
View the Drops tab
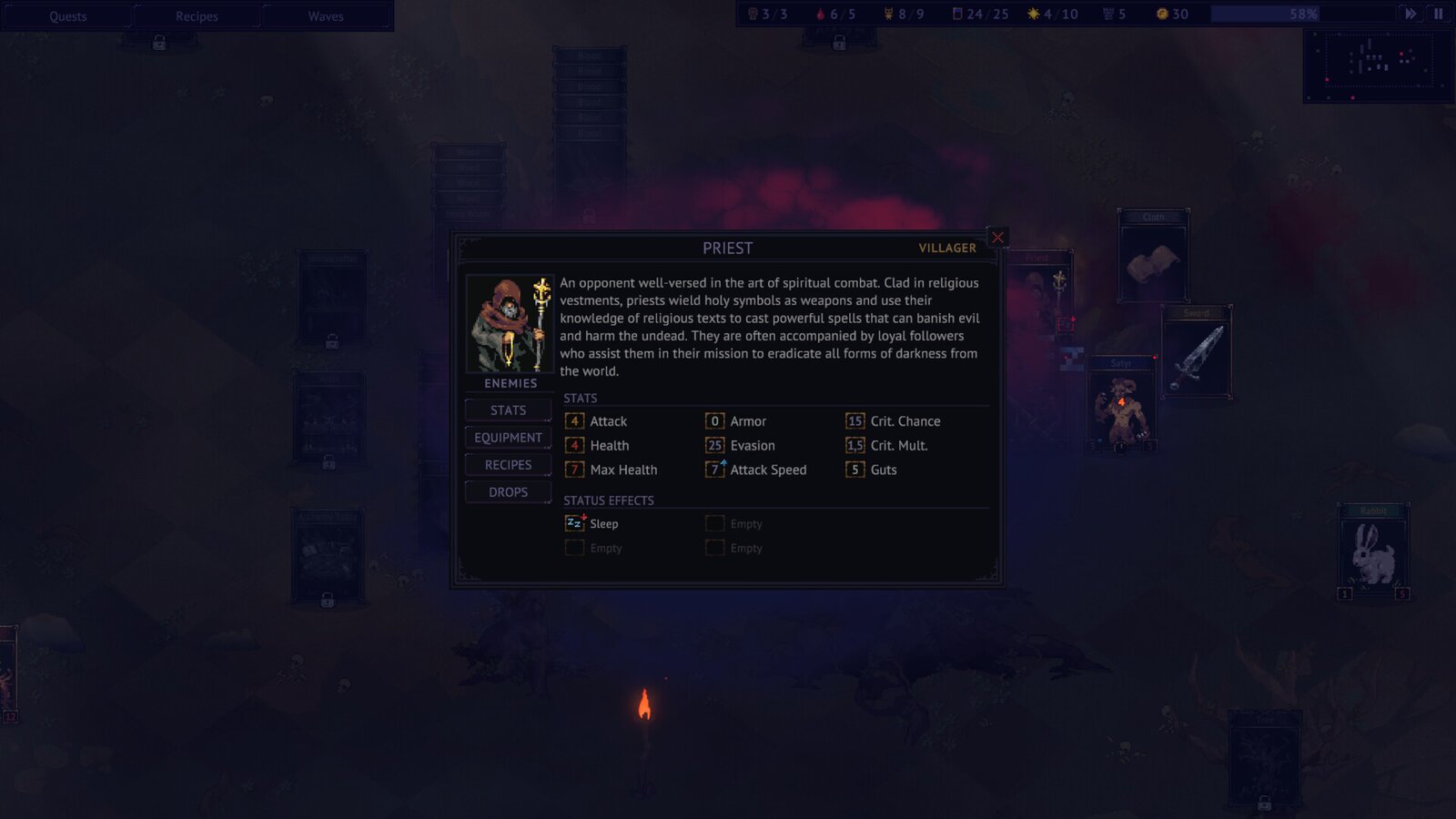coord(508,492)
